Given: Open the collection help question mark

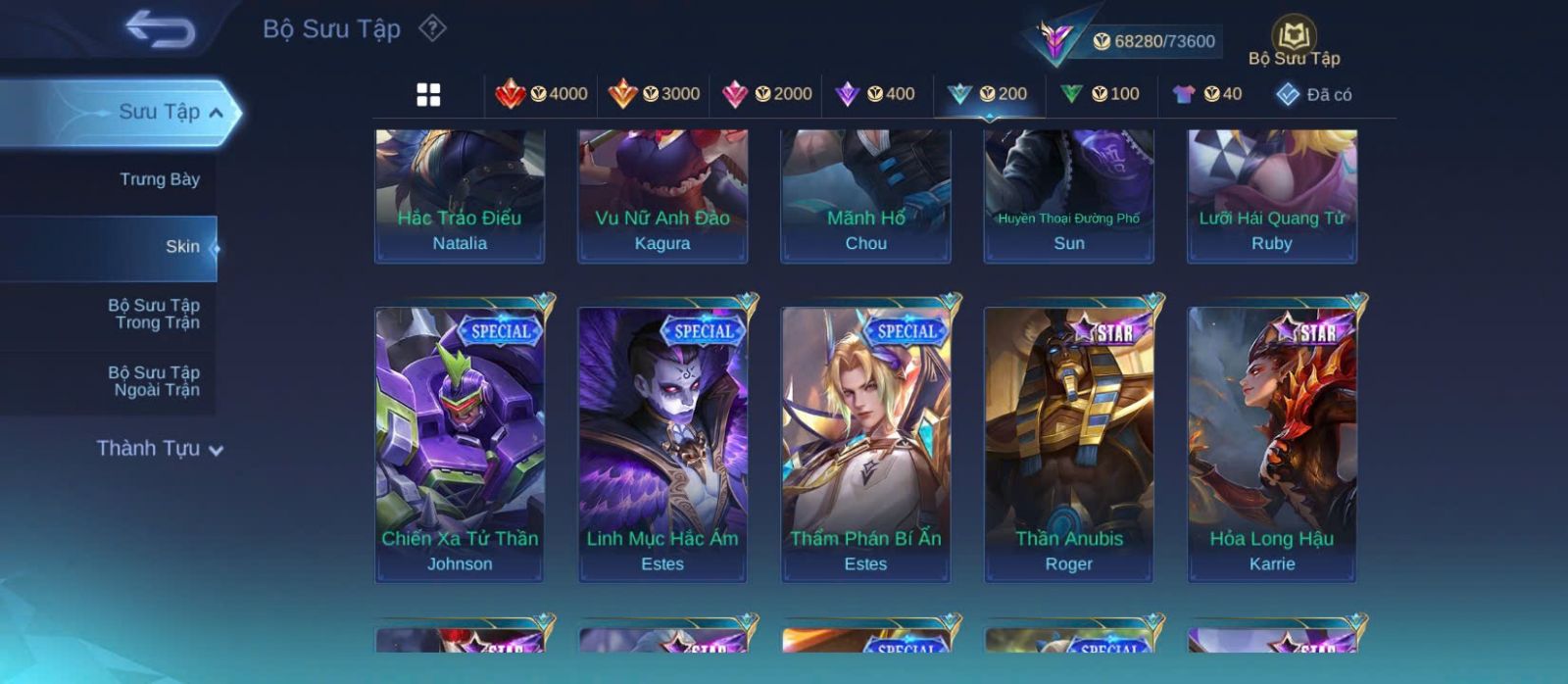Looking at the screenshot, I should point(432,28).
